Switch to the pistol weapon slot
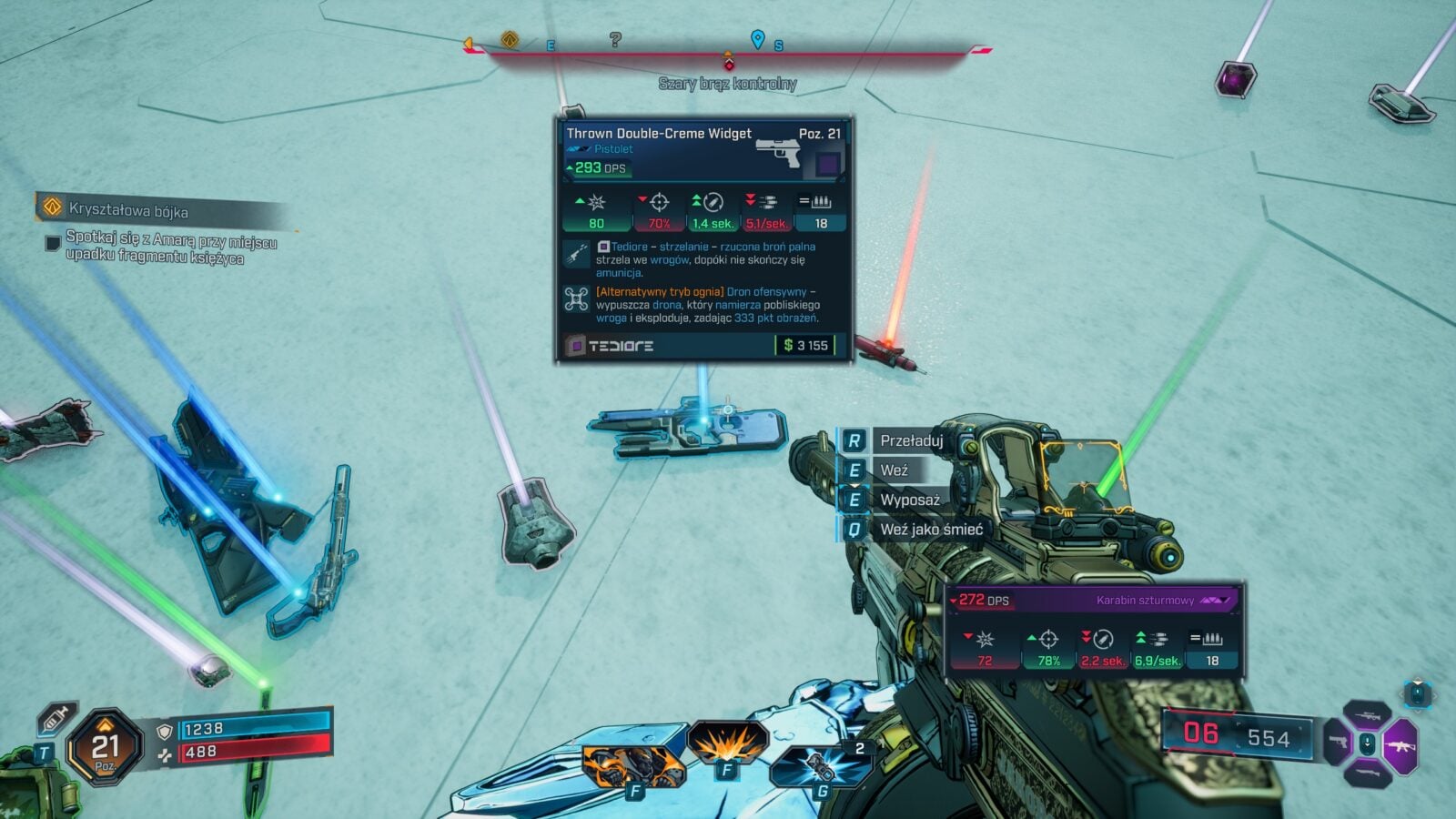This screenshot has width=1456, height=819. coord(1337,743)
